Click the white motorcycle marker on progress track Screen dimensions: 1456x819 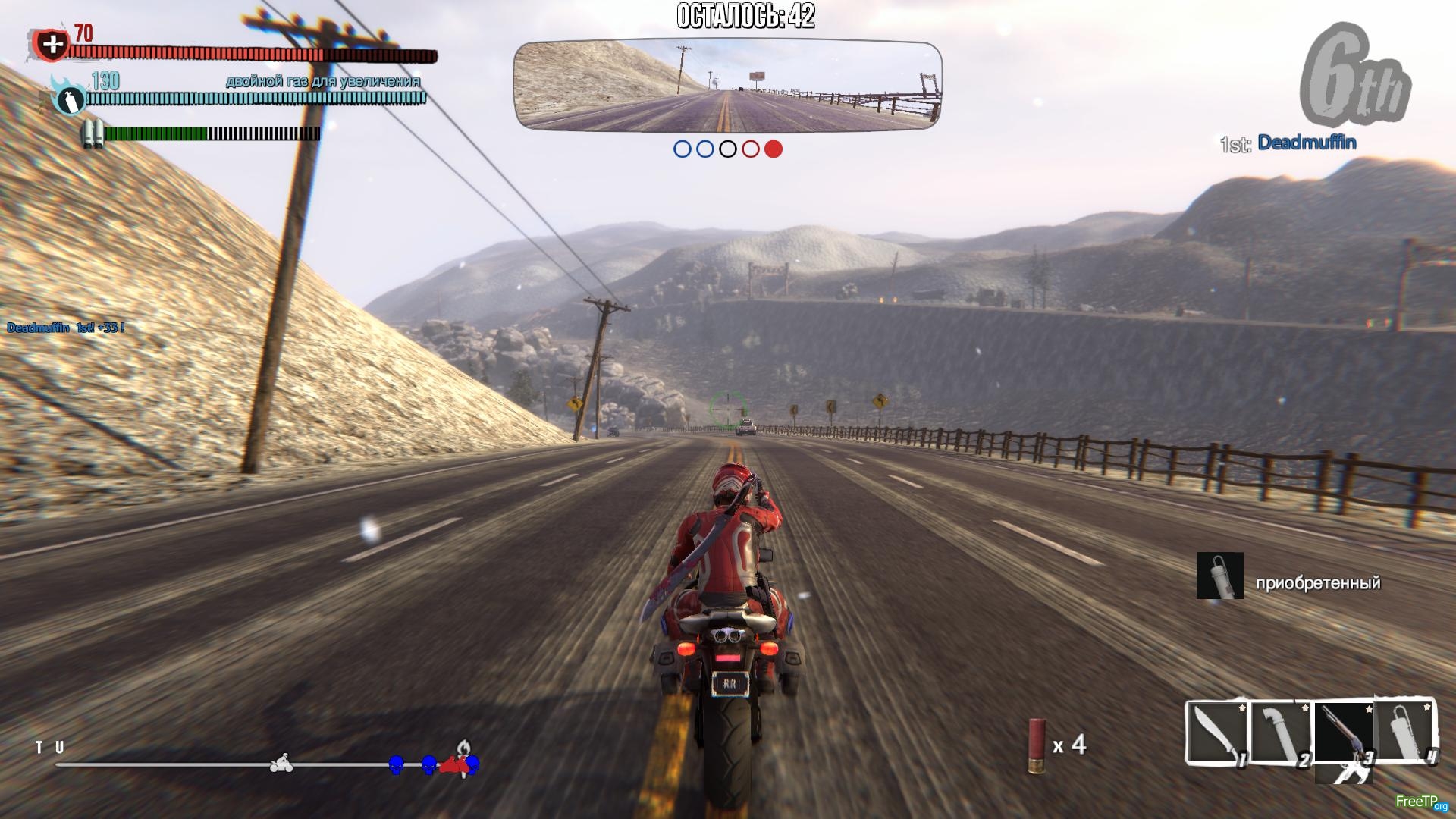pos(281,764)
